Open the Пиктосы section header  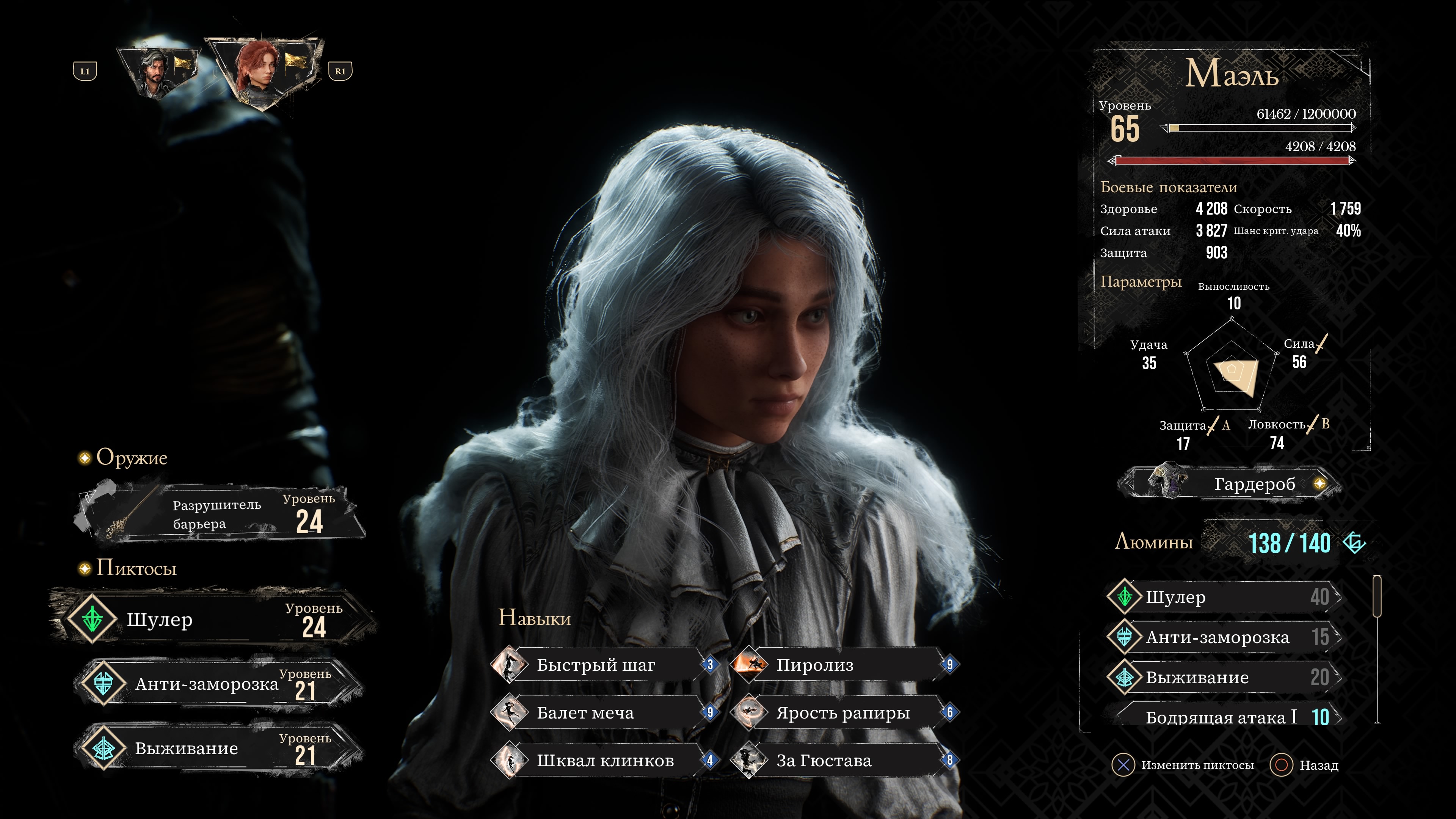tap(136, 568)
